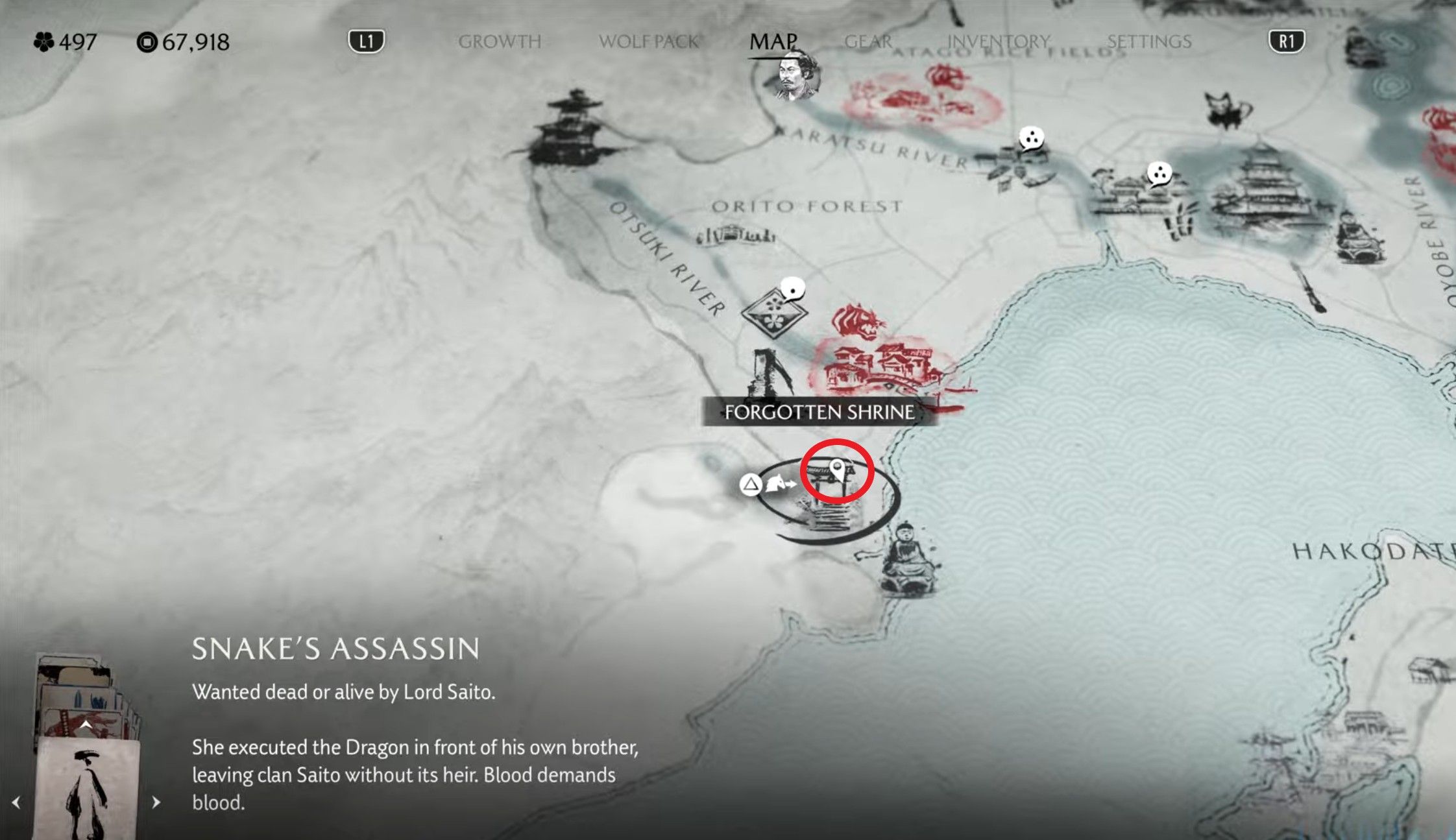
Task: Open the Inventory tab
Action: 998,42
